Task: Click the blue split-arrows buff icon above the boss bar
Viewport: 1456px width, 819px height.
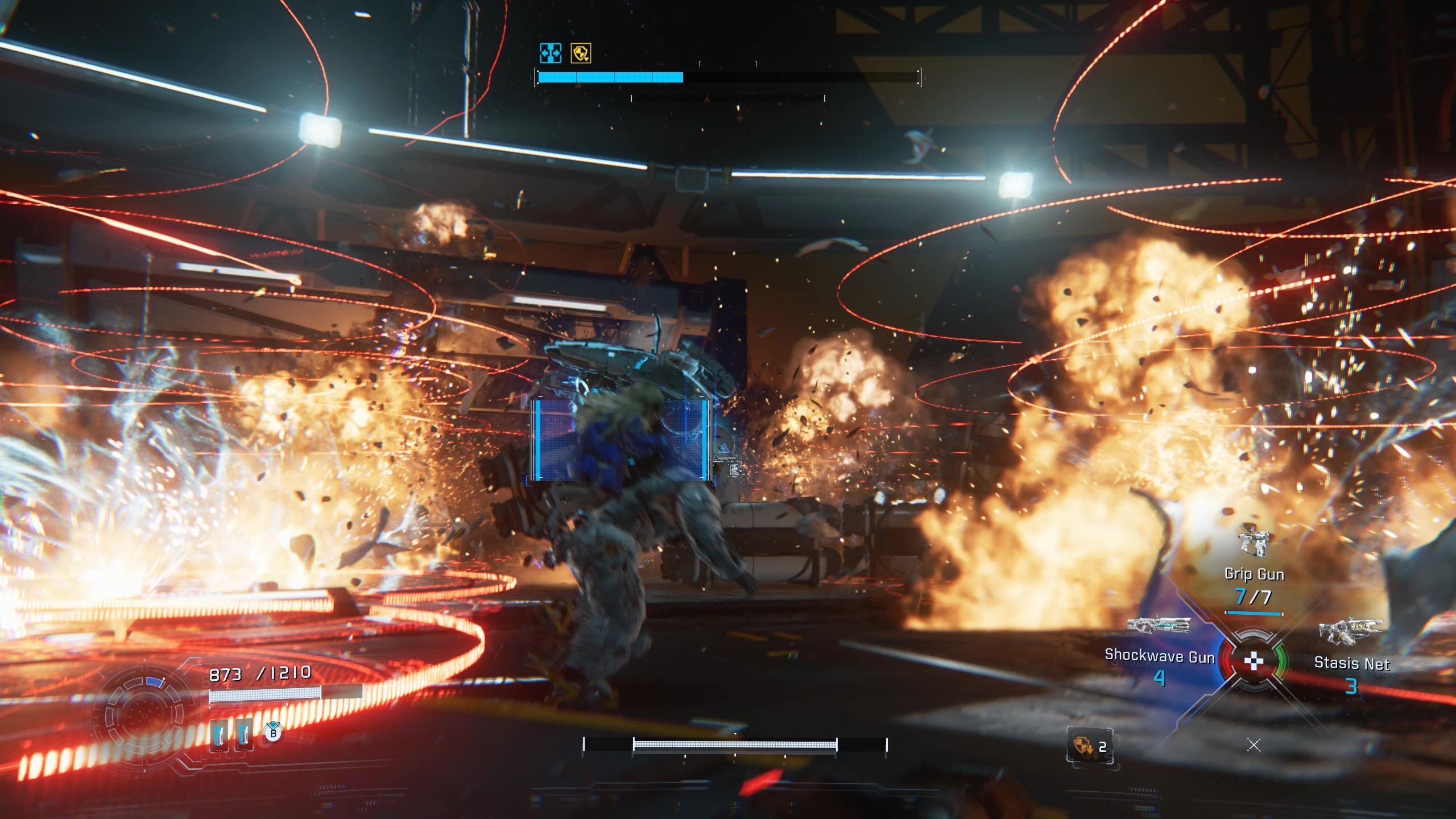Action: (x=550, y=53)
